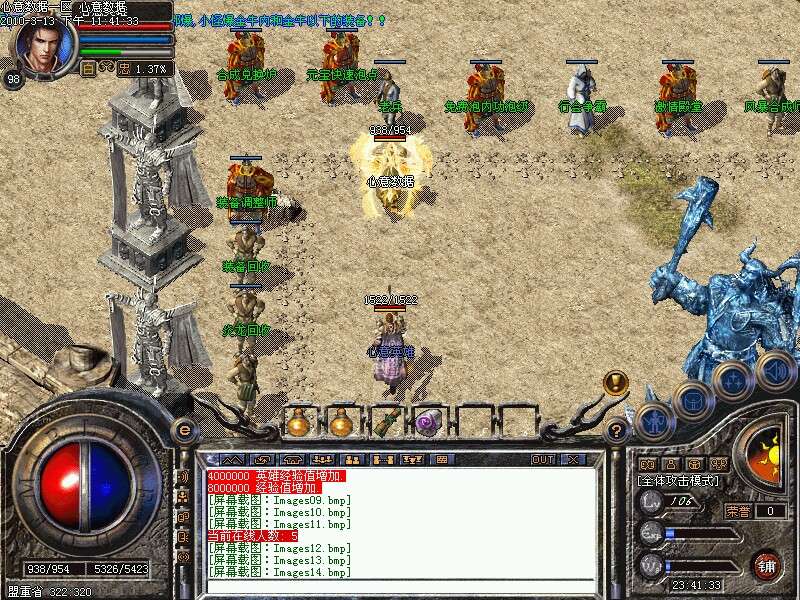Click the chat message input line
Viewport: 800px width, 600px height.
coord(400,586)
